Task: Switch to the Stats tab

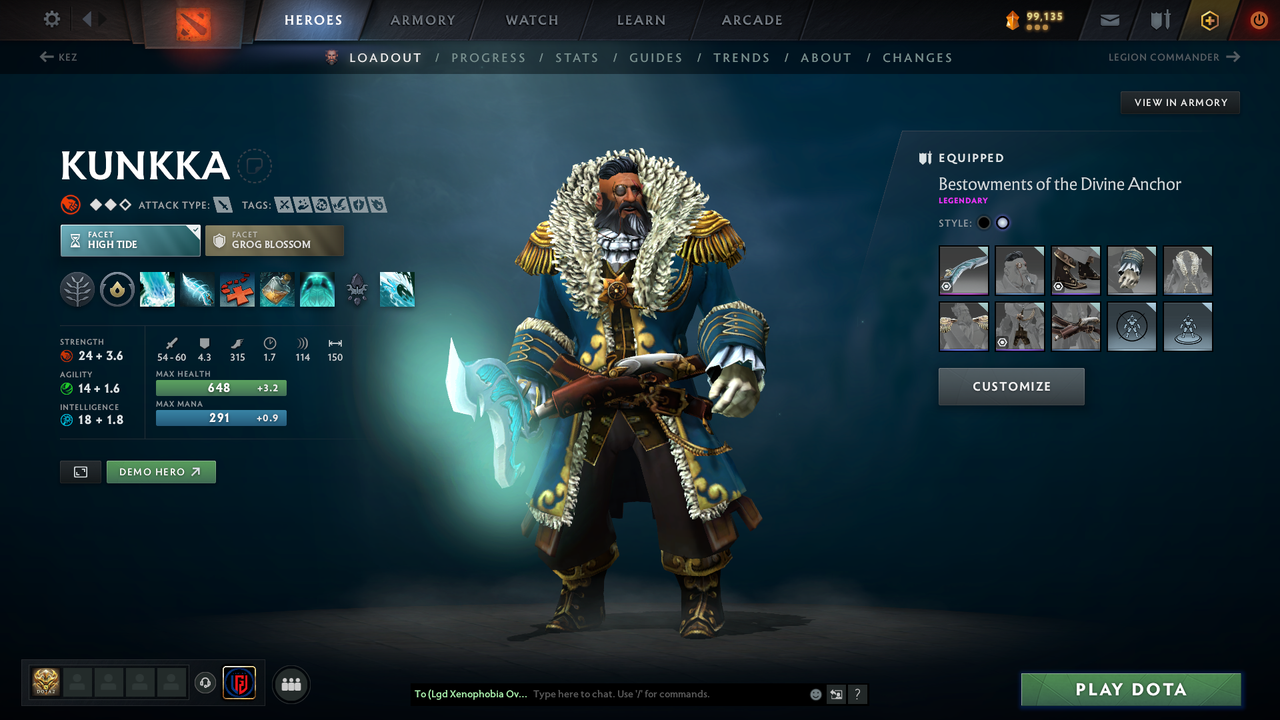Action: pyautogui.click(x=577, y=57)
